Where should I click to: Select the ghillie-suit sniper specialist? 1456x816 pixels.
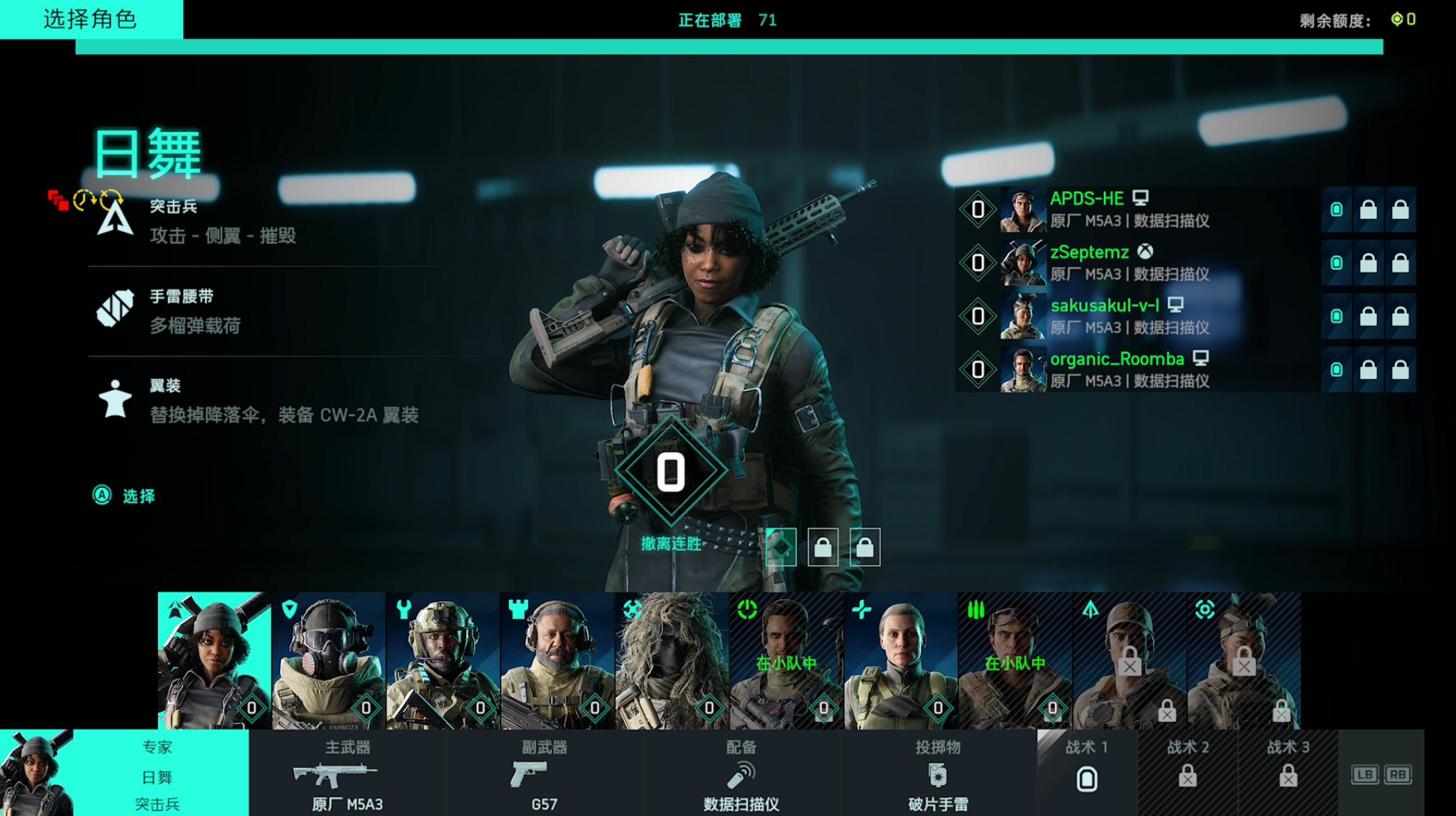point(672,661)
